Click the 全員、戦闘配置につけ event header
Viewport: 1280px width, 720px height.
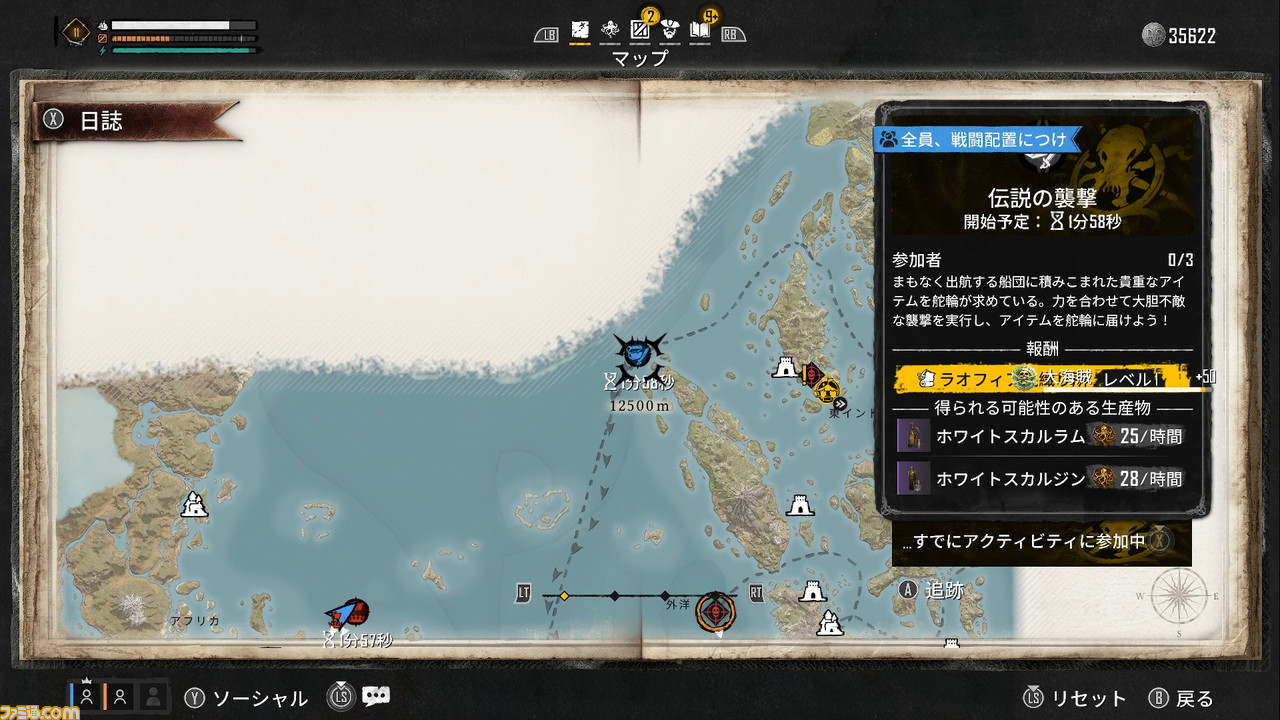pyautogui.click(x=975, y=139)
